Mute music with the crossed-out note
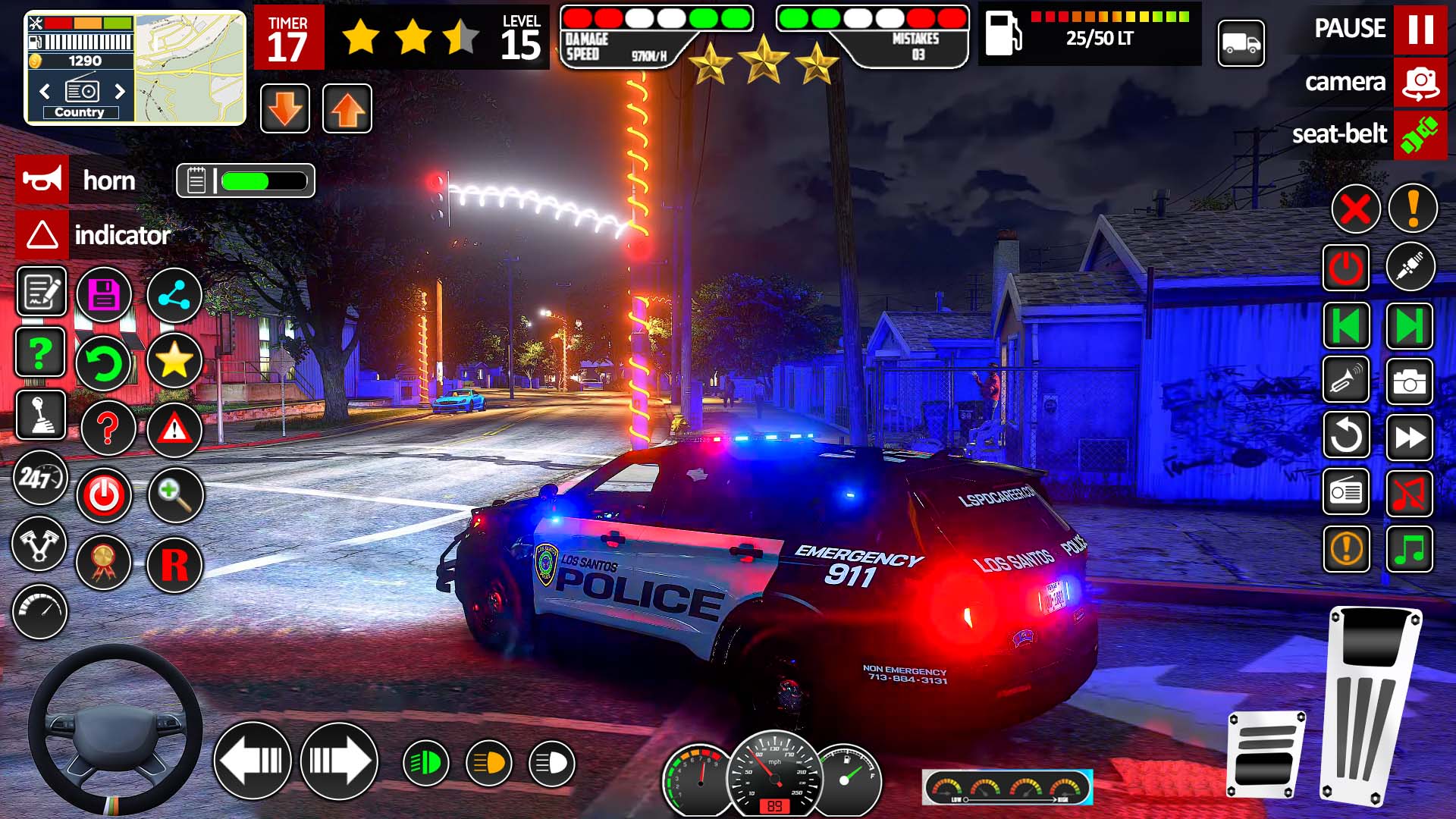 [1409, 494]
